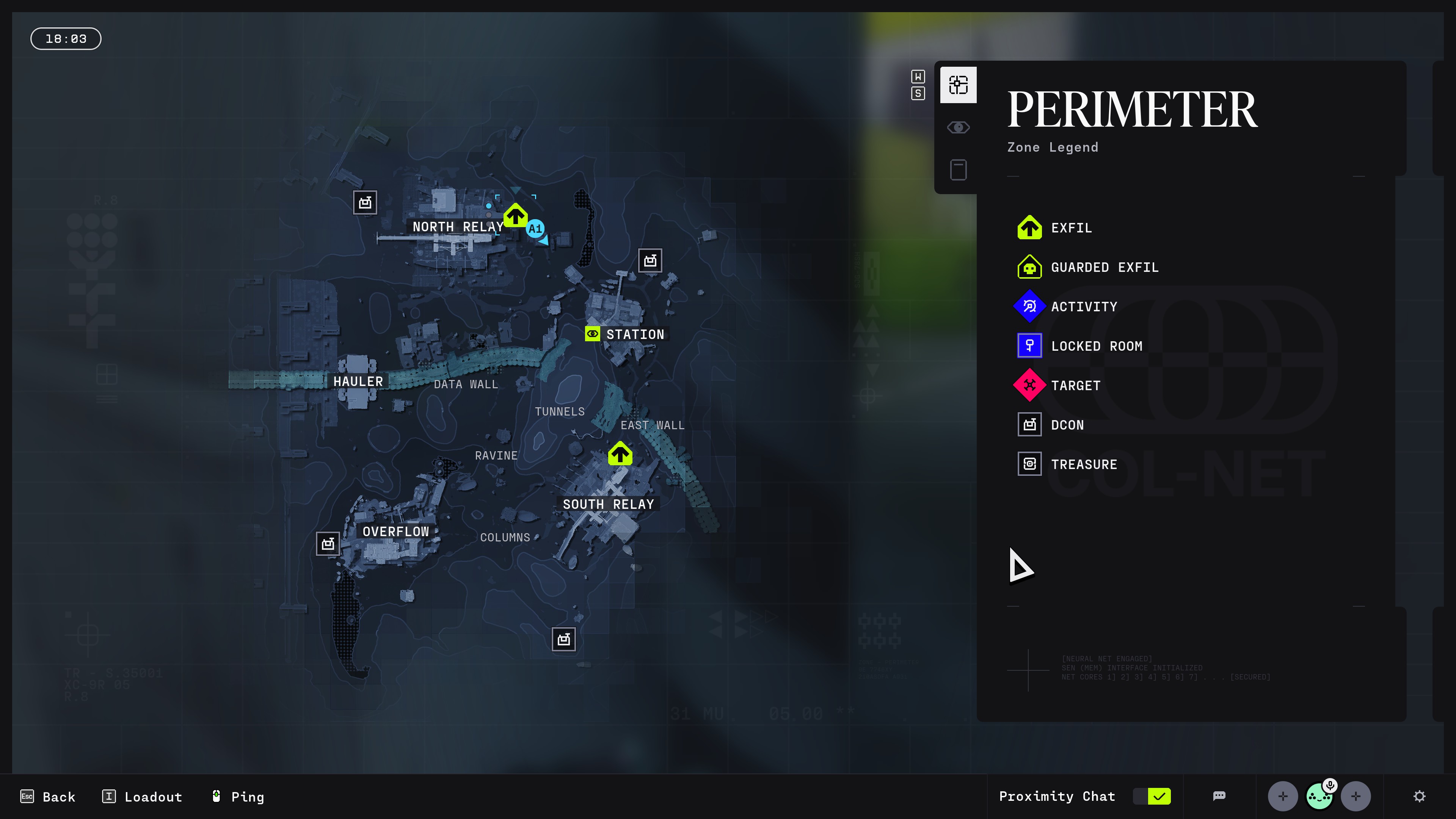Open the text chat bubble icon
Viewport: 1456px width, 819px height.
coord(1219,796)
